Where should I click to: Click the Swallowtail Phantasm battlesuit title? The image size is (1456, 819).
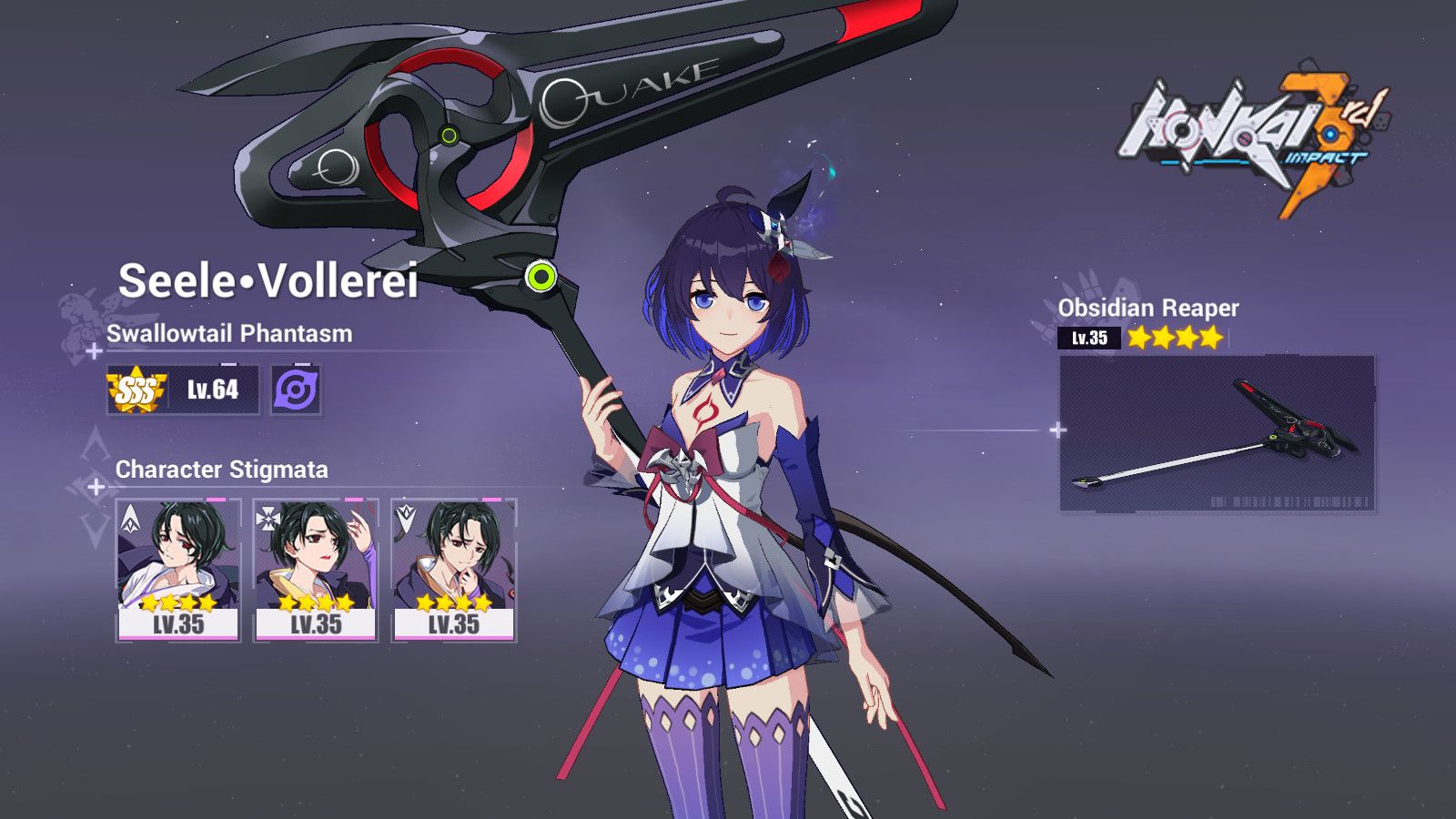(230, 333)
